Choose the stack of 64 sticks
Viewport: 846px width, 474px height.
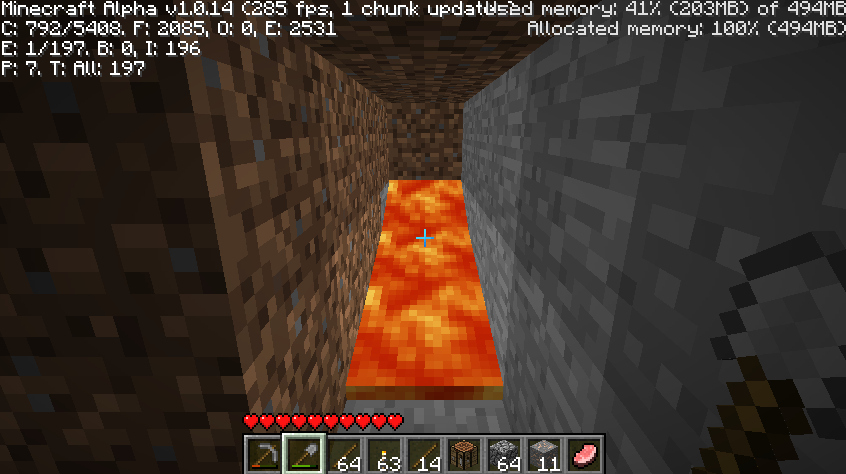tap(343, 455)
